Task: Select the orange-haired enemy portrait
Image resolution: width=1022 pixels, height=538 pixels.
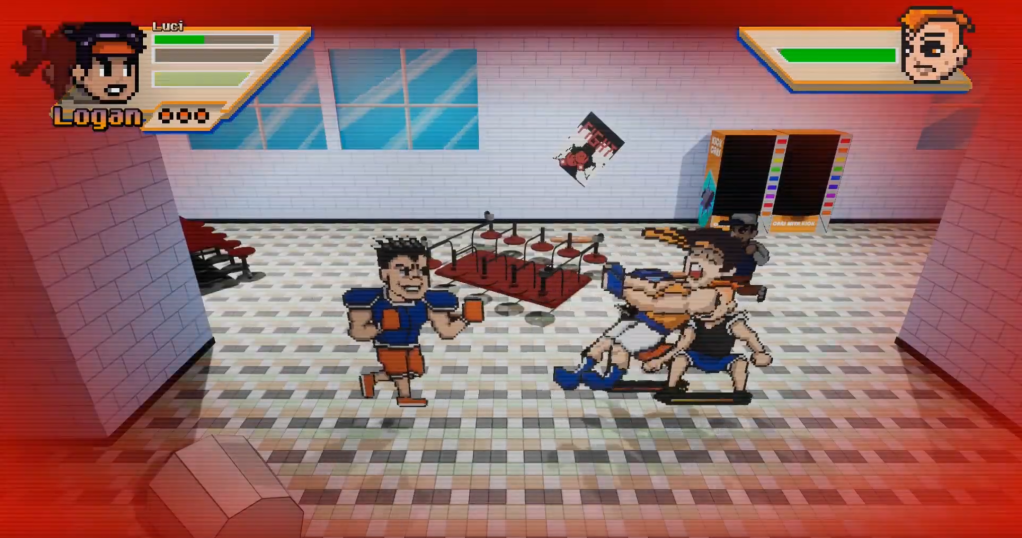Action: 935,45
